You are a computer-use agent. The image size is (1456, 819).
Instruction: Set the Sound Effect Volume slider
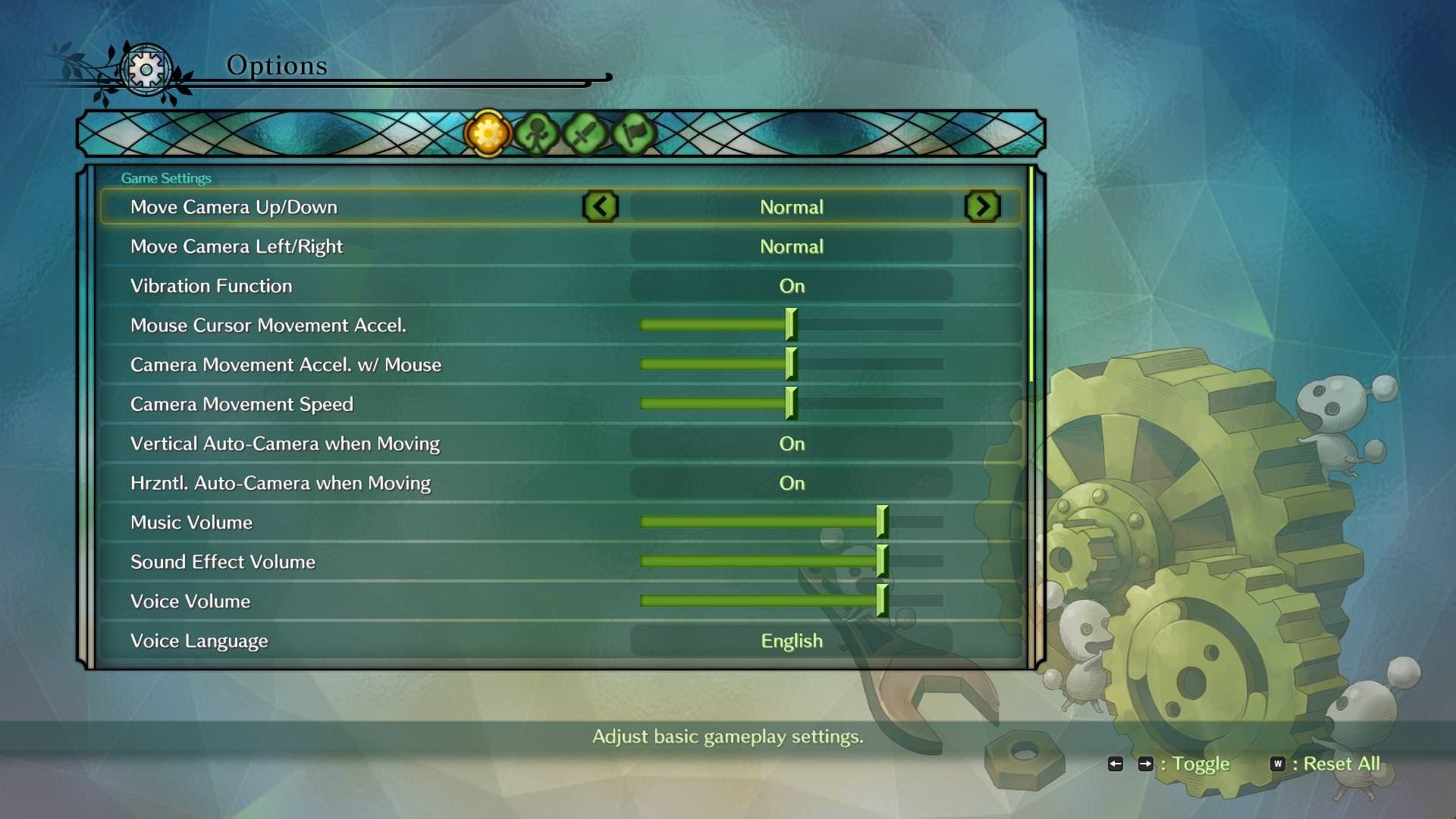(881, 561)
